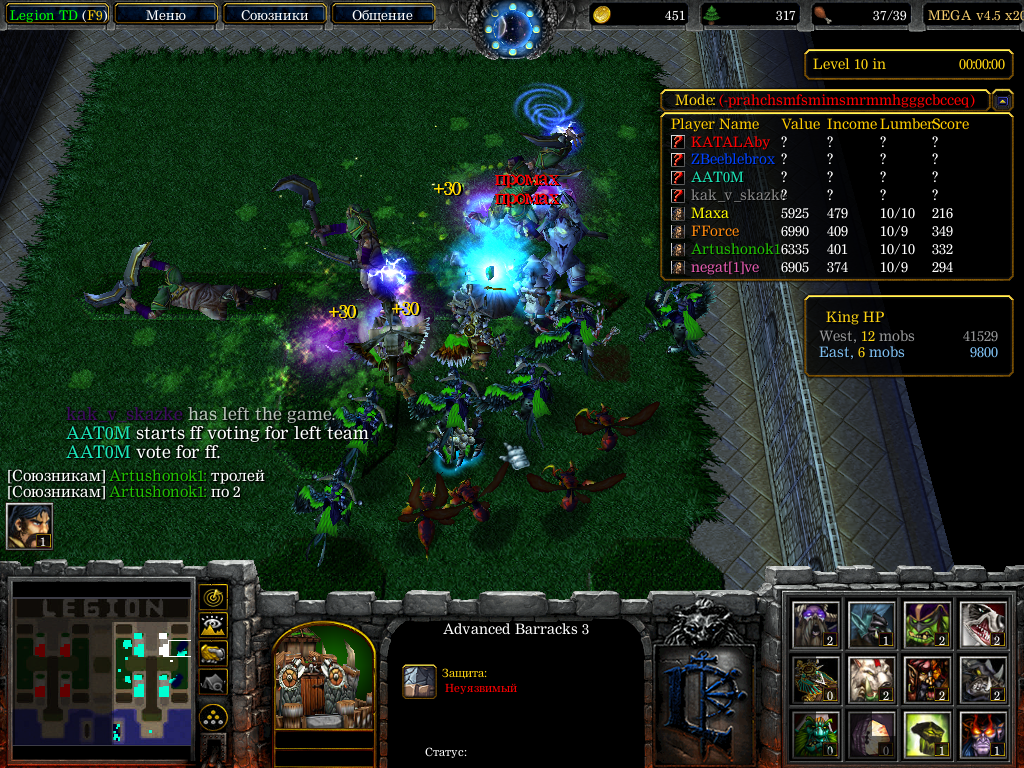The height and width of the screenshot is (768, 1024).
Task: Toggle creep camp display minimap button
Action: 213,681
